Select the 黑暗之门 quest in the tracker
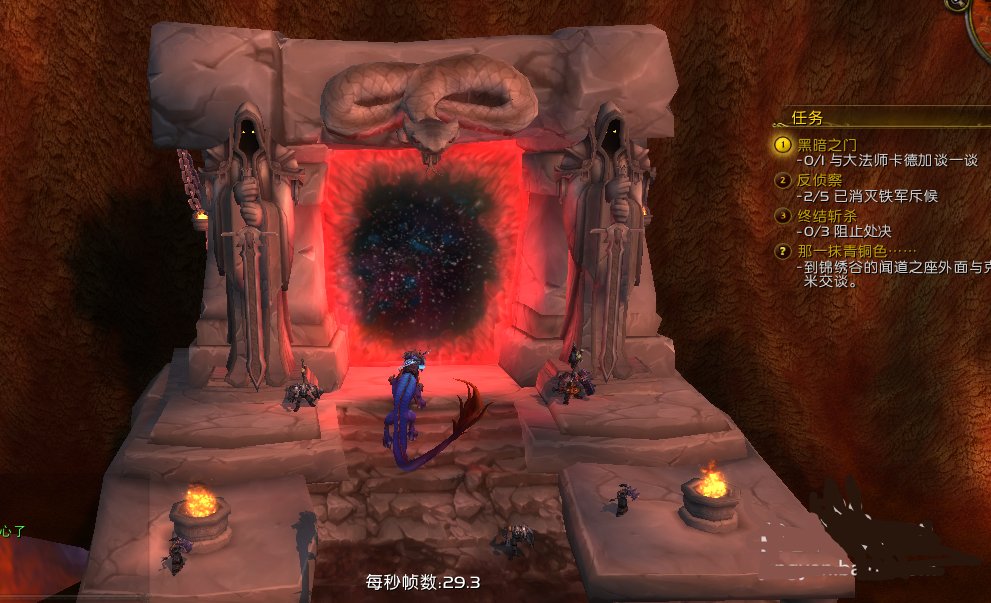 click(827, 145)
